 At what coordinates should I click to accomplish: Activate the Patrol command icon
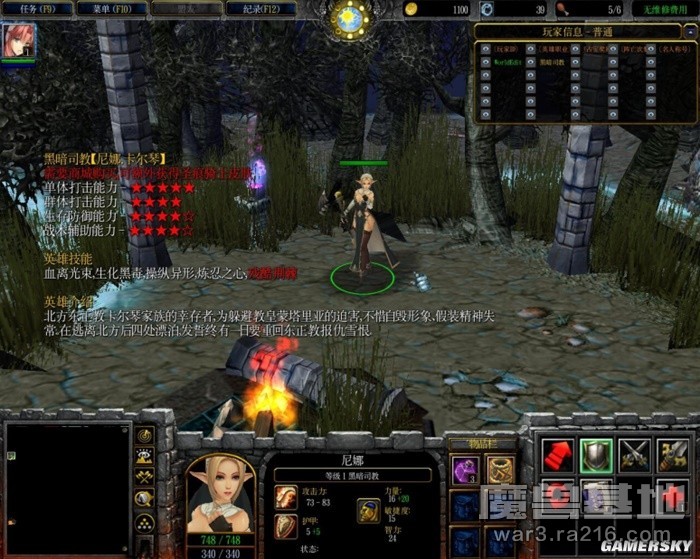pyautogui.click(x=674, y=454)
